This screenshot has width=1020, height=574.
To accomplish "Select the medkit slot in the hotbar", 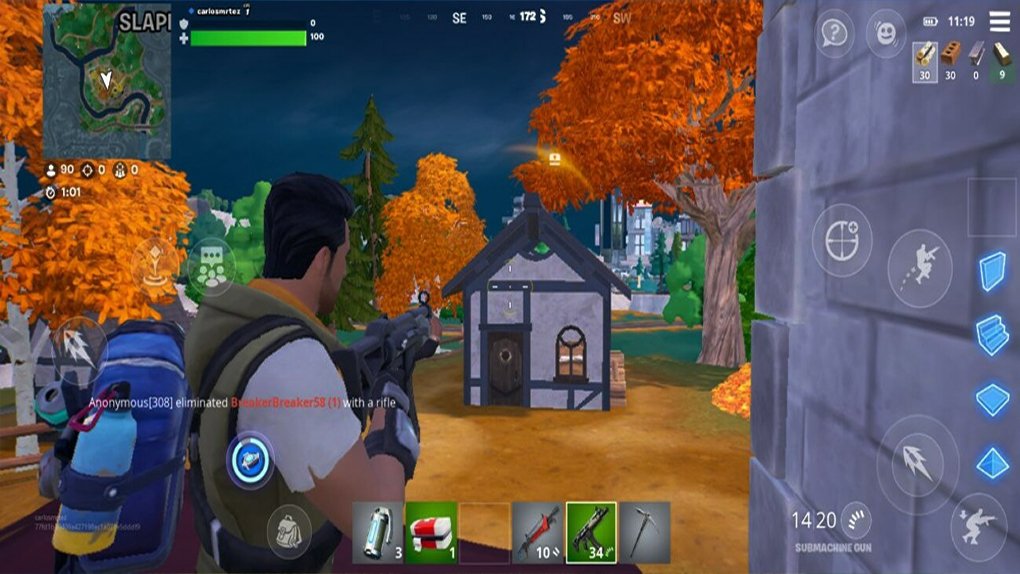I will coord(431,532).
